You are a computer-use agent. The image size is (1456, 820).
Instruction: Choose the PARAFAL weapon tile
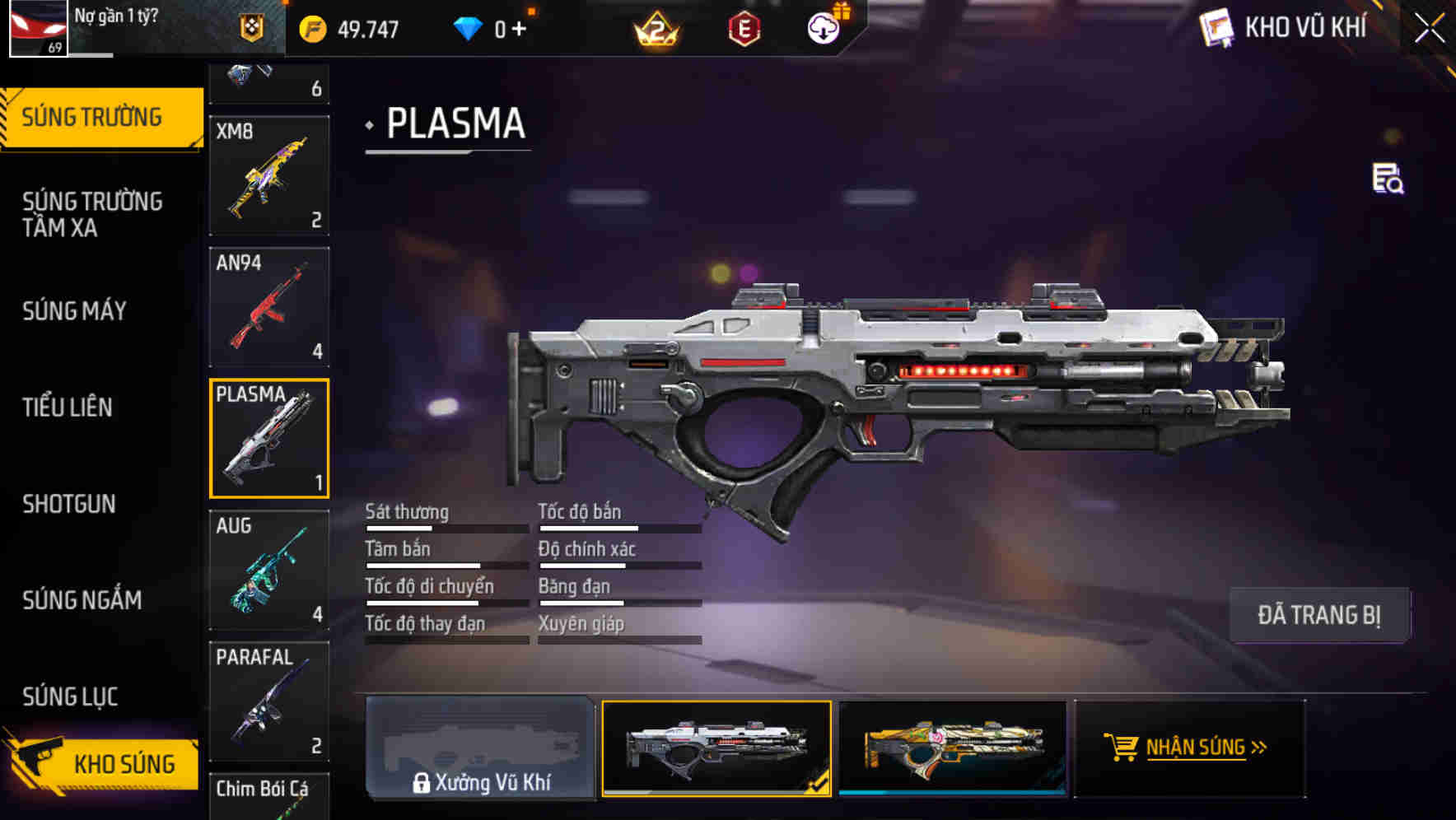[x=269, y=701]
